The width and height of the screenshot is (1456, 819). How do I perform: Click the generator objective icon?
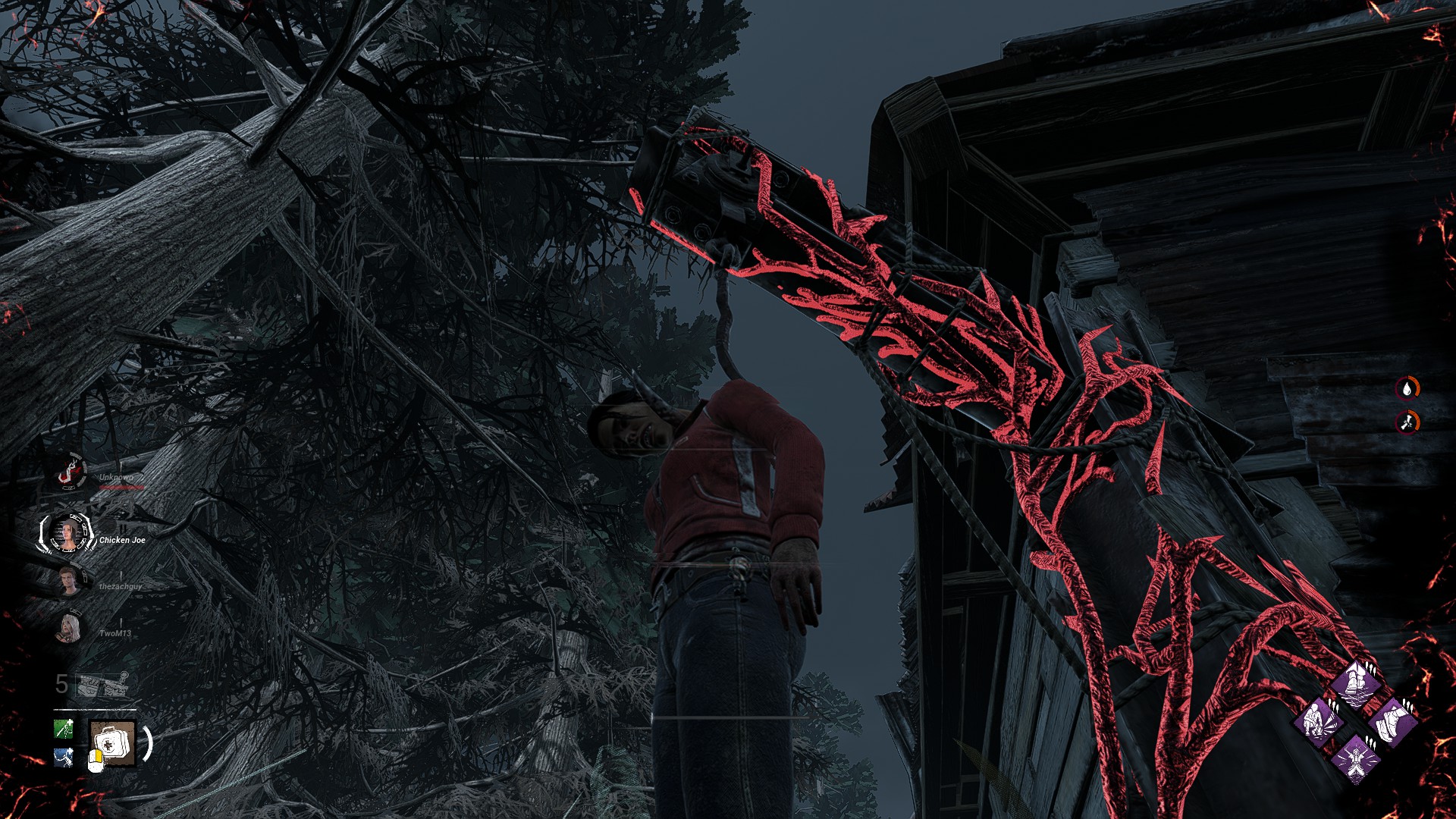(103, 685)
